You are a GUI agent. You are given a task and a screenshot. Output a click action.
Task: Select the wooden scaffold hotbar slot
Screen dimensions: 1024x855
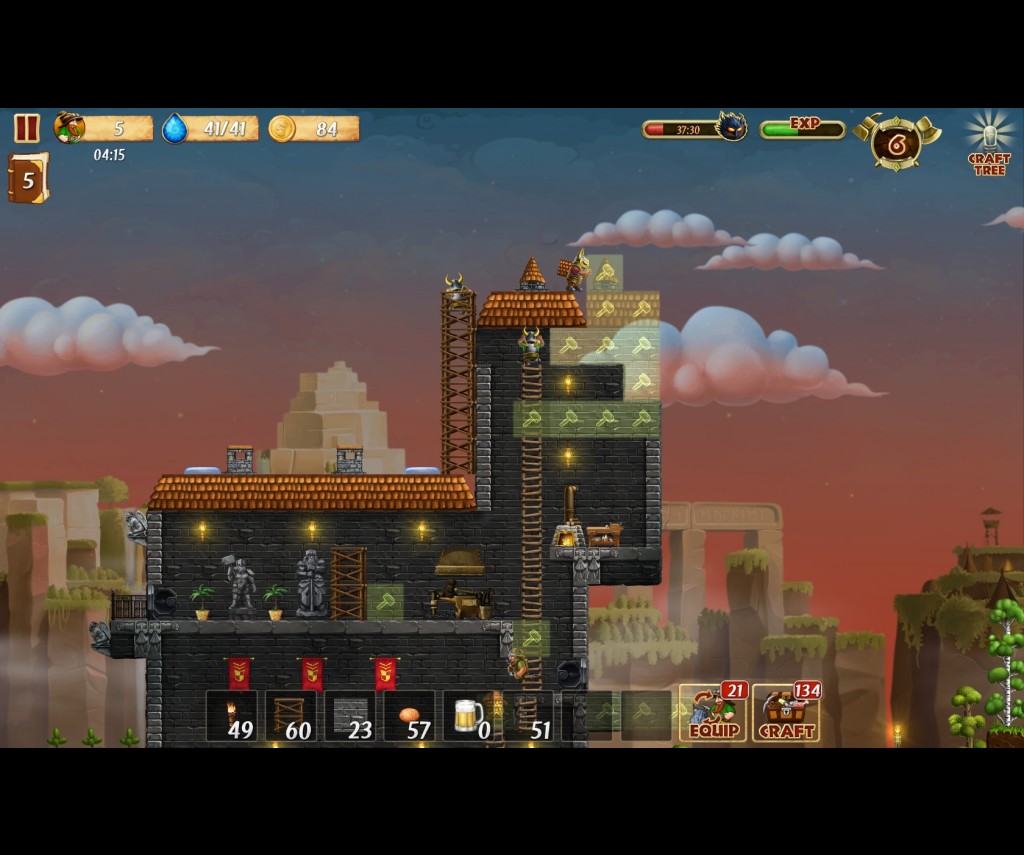click(x=291, y=716)
